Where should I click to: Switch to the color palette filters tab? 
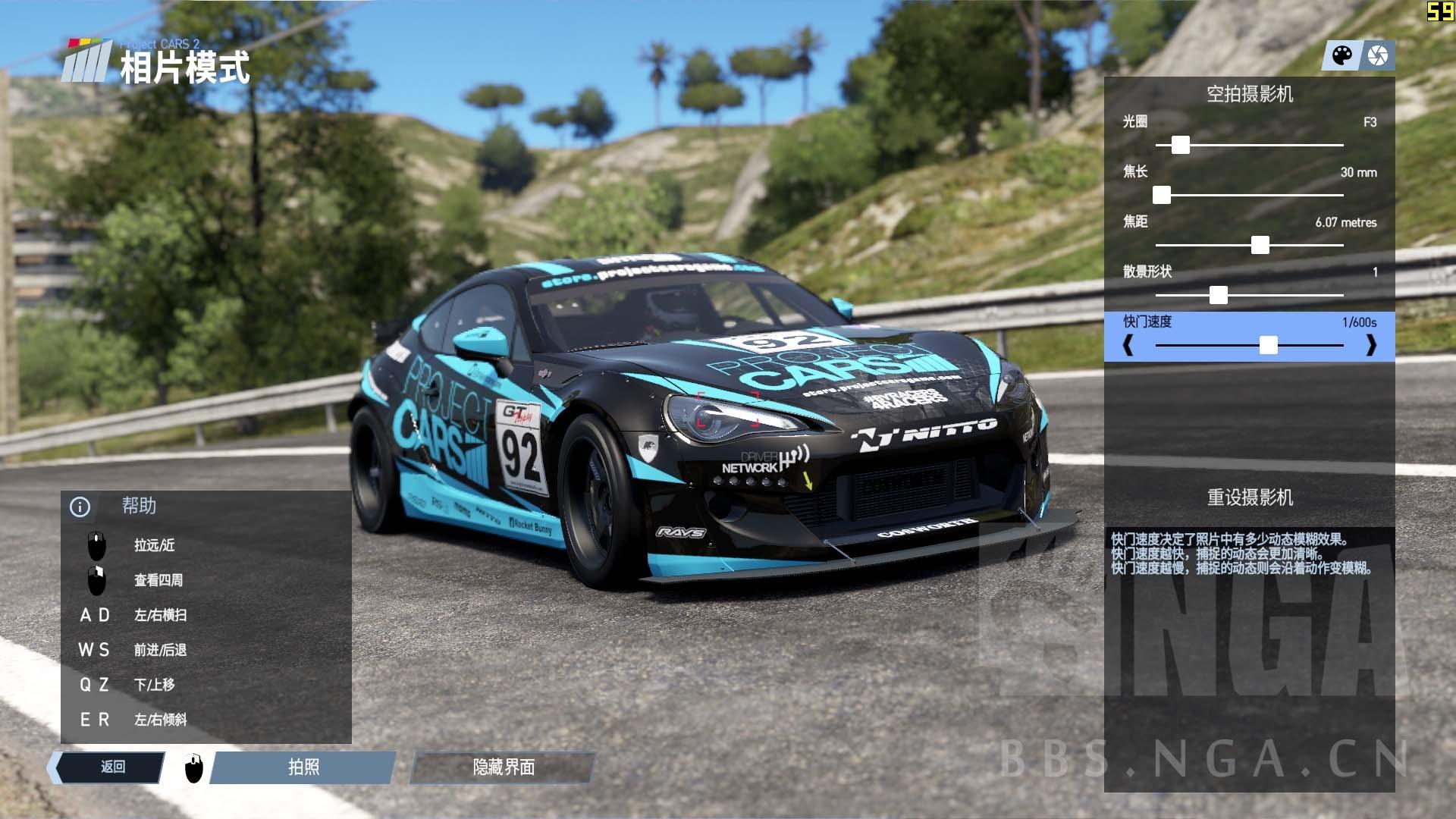[1341, 56]
